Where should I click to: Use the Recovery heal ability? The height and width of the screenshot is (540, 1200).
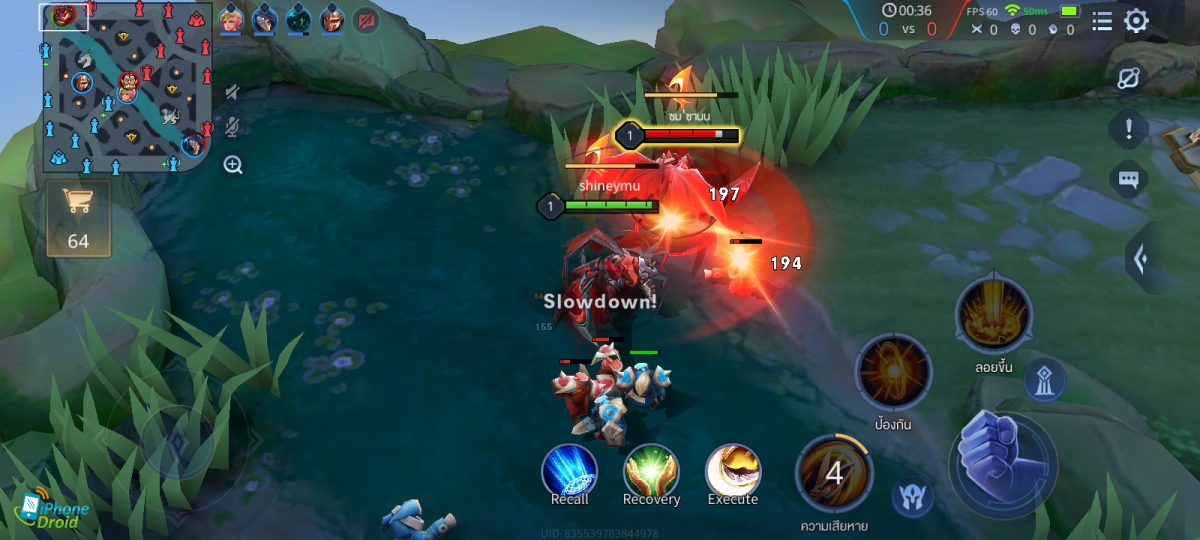point(651,472)
